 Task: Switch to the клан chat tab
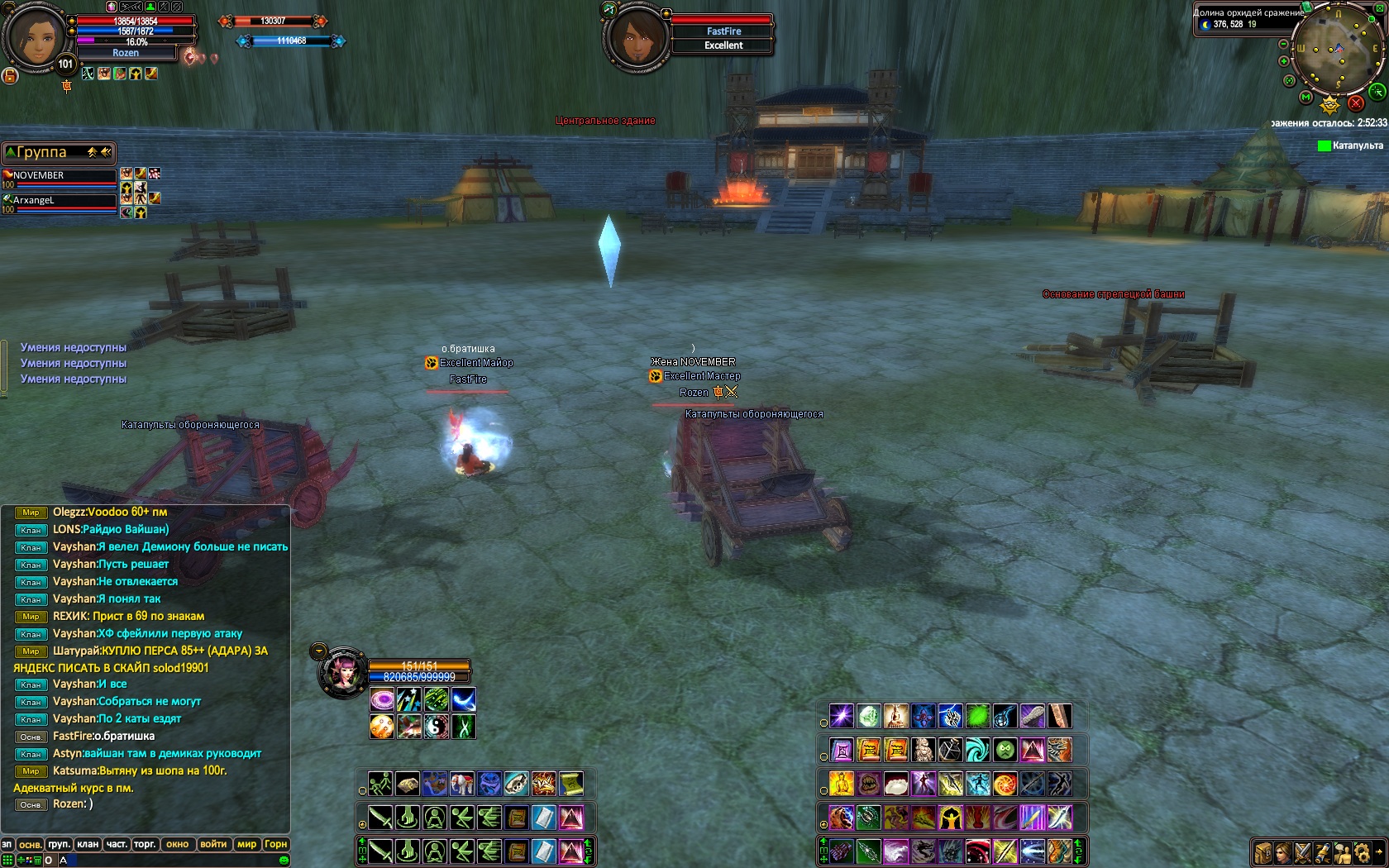click(88, 844)
